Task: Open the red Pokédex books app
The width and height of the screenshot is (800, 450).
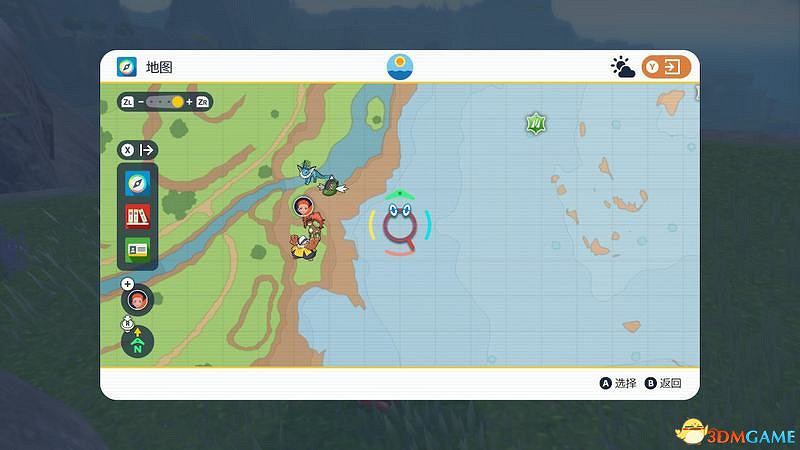Action: coord(137,216)
